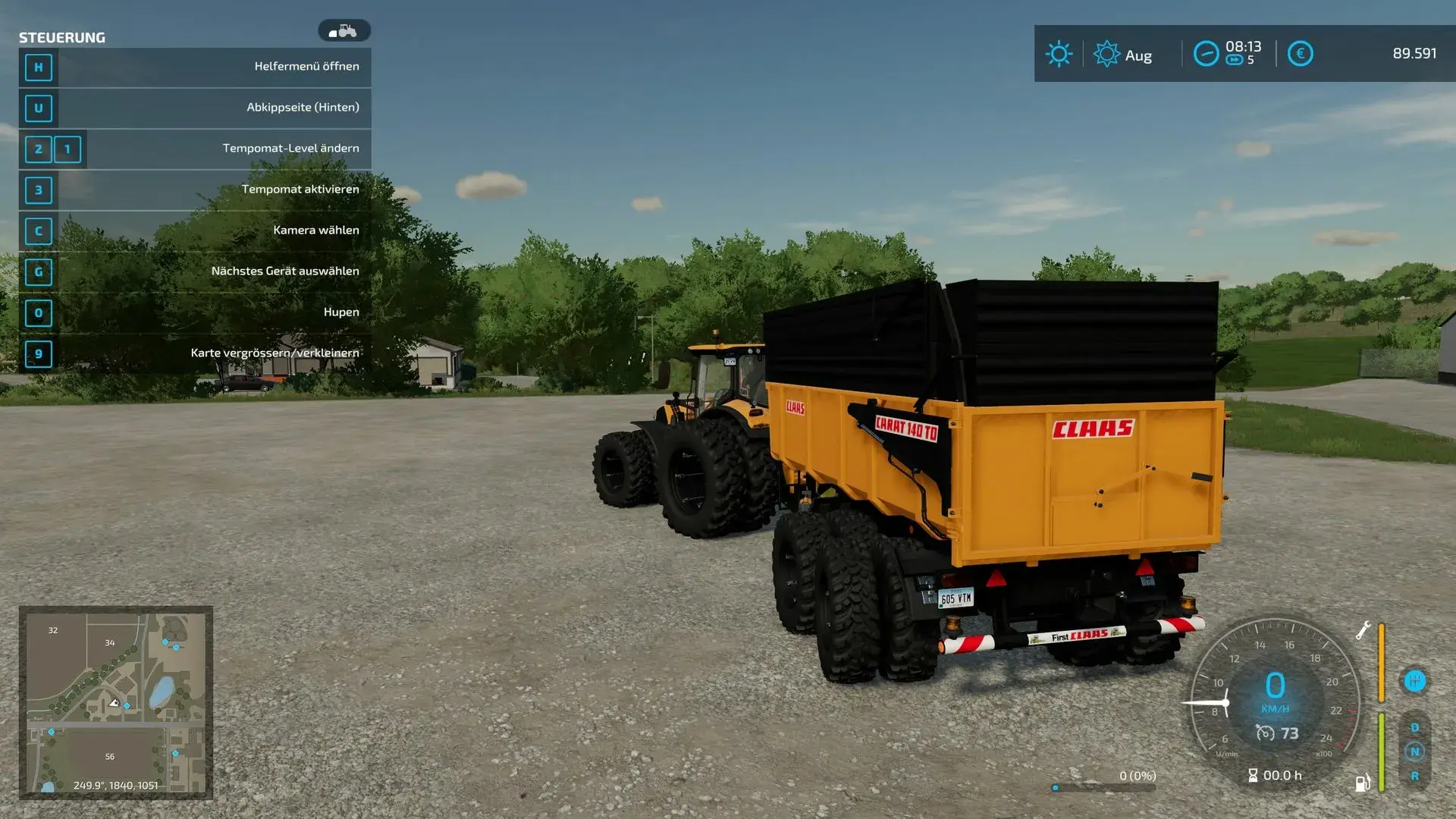Toggle Abkippseite (Hinten) with the U binding
The image size is (1456, 819).
[38, 108]
